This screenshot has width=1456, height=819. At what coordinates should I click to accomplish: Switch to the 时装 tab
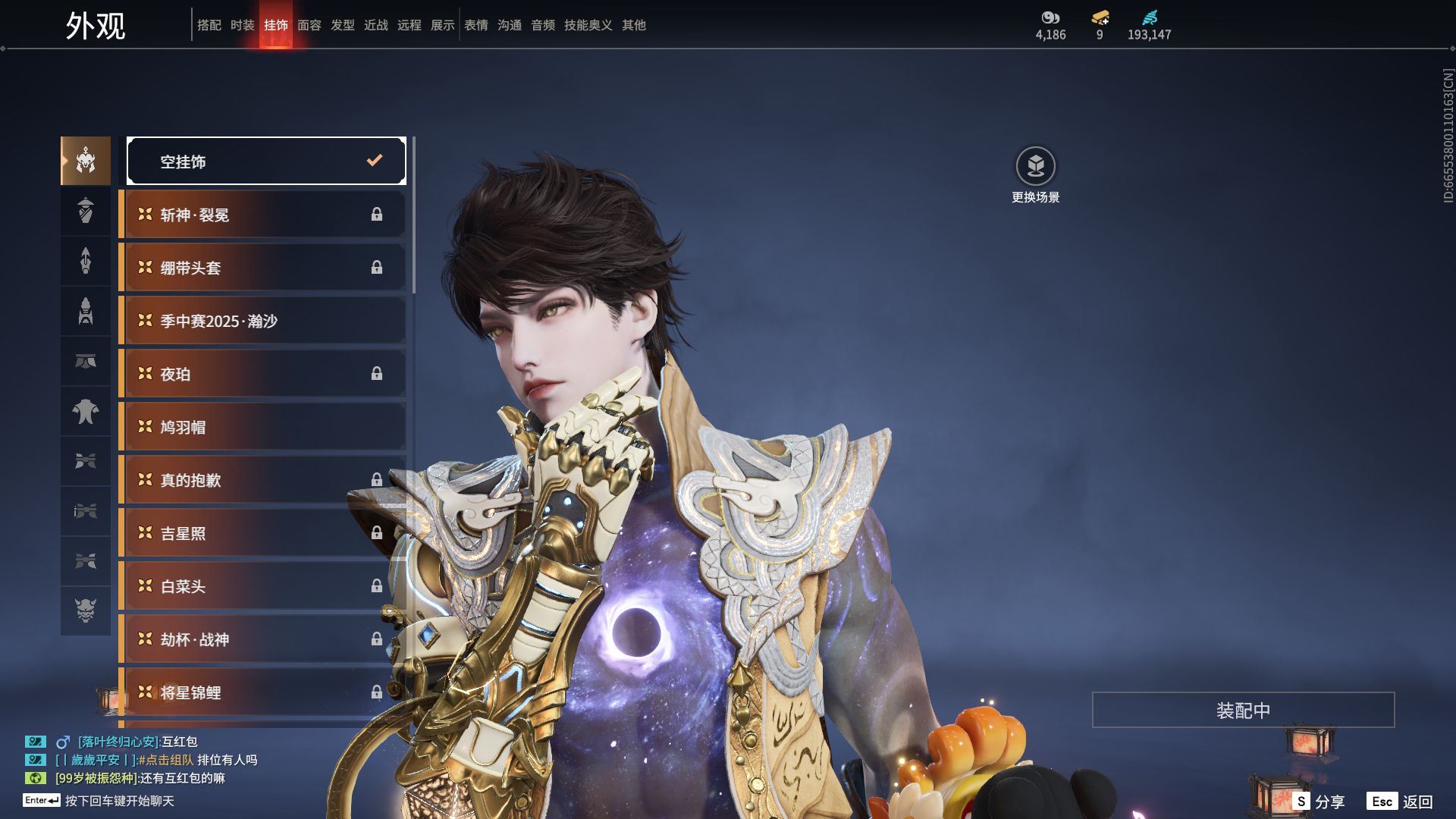click(242, 25)
